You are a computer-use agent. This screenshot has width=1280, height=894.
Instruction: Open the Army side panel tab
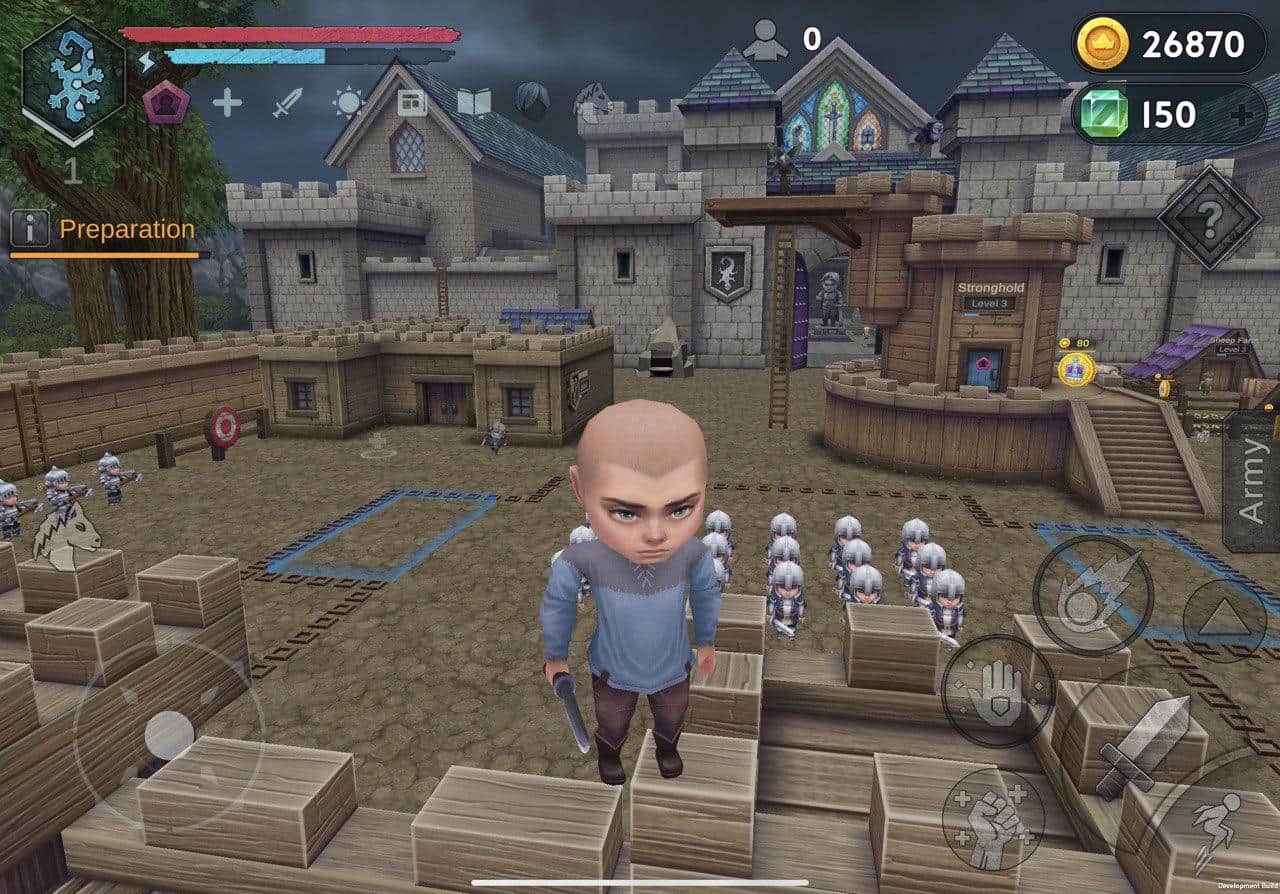[x=1252, y=480]
